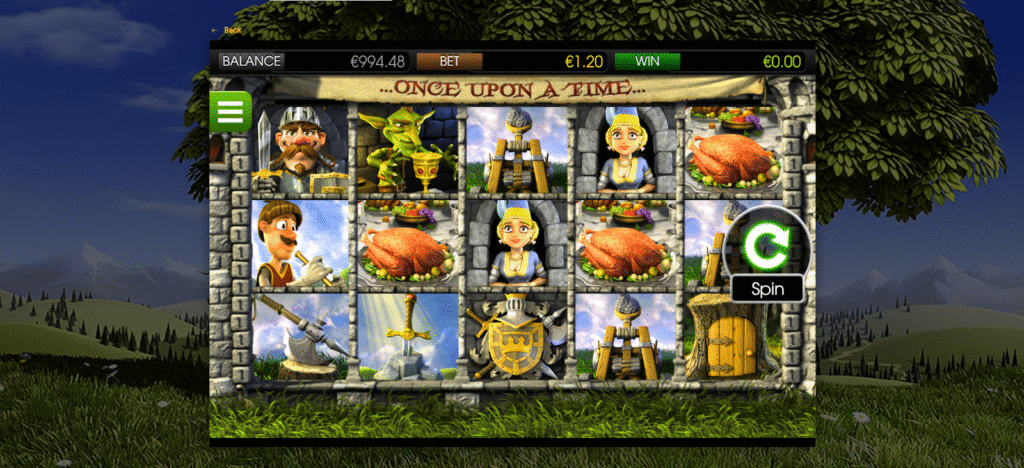Spin the reels with the circular arrow button
This screenshot has height=468, width=1024.
[765, 242]
